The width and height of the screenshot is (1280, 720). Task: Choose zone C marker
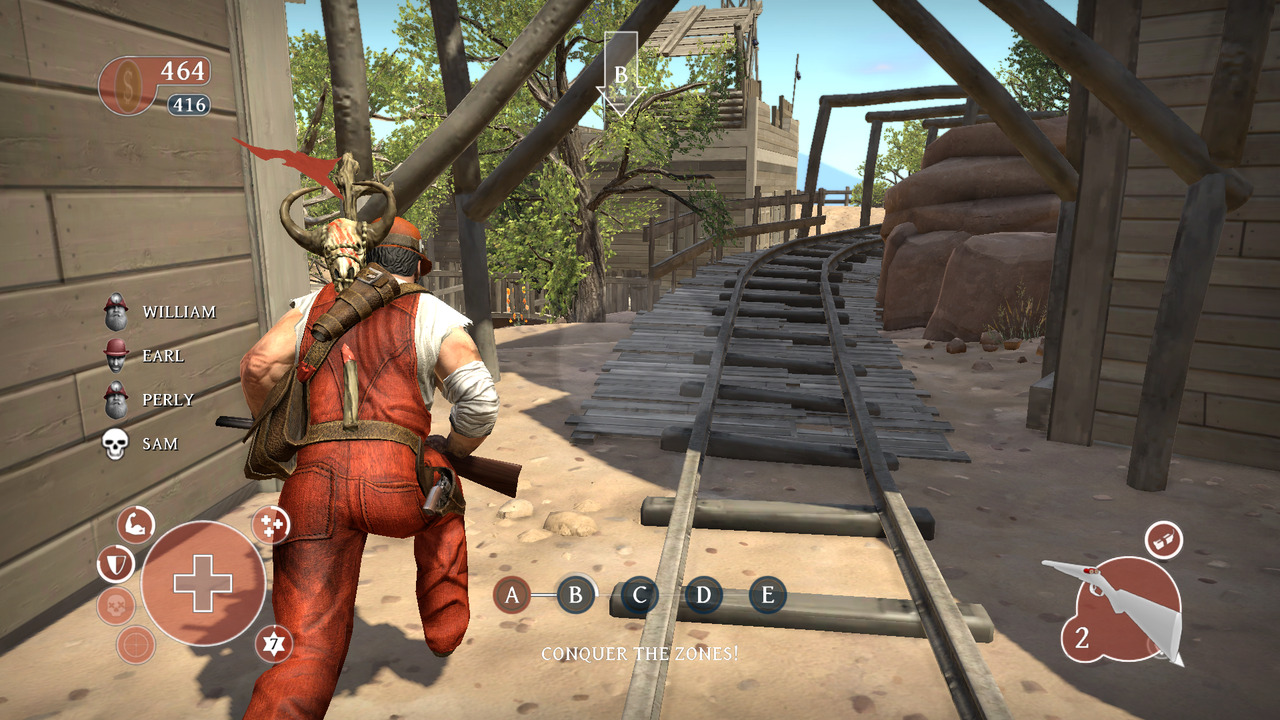point(639,597)
